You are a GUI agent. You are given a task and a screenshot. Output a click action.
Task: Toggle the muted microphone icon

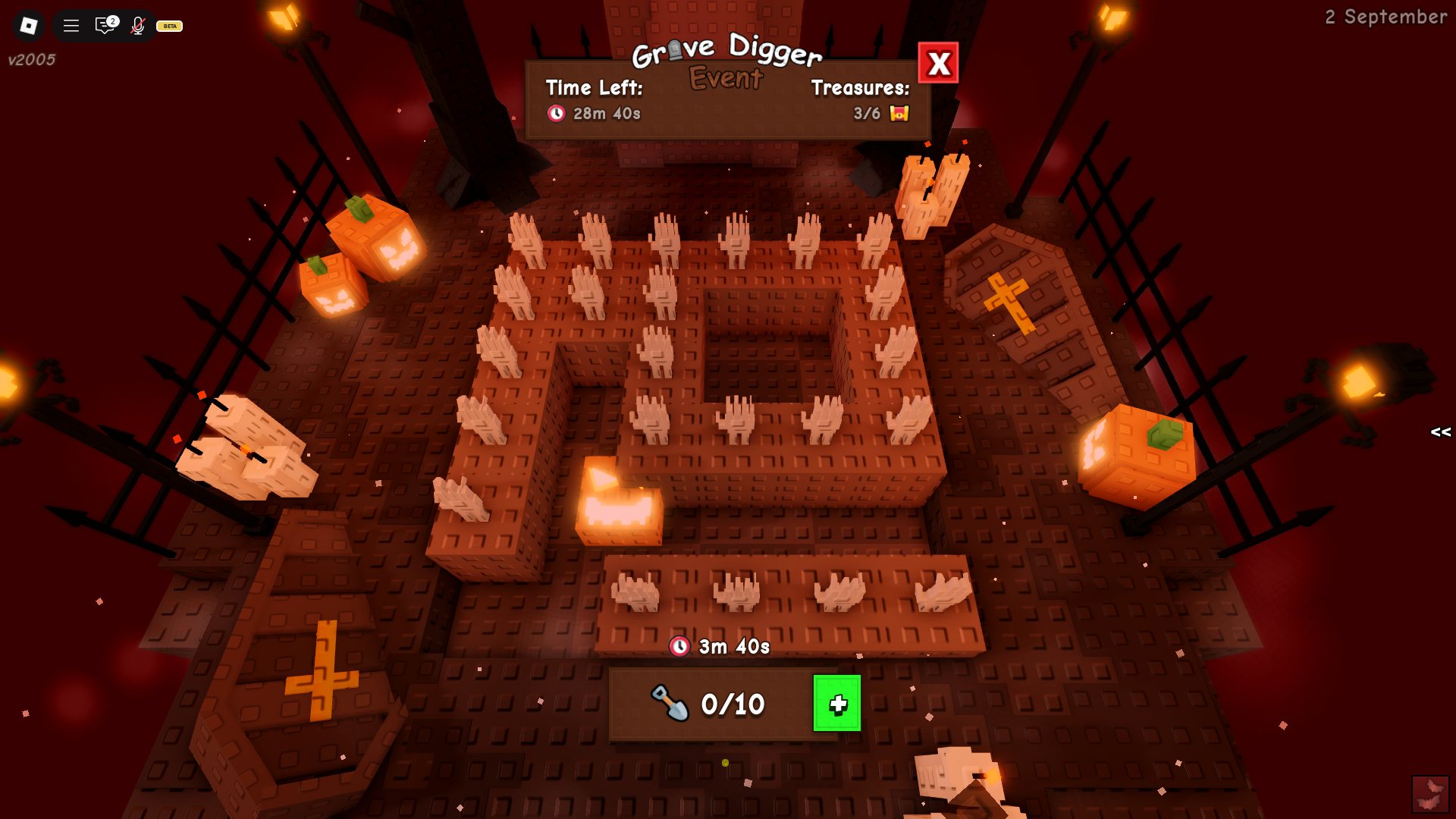pos(137,26)
